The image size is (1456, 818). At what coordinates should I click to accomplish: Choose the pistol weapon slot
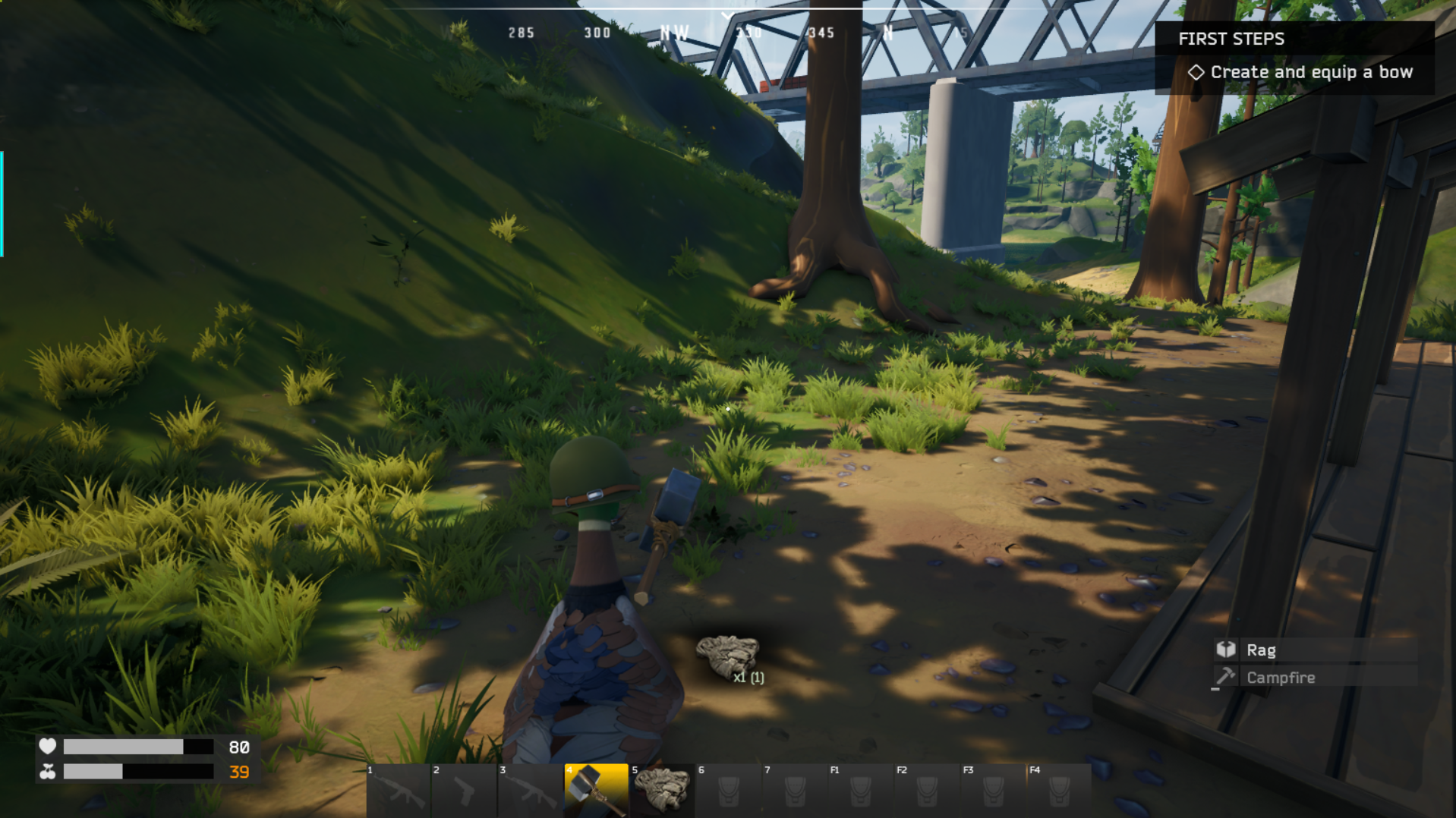tap(463, 790)
